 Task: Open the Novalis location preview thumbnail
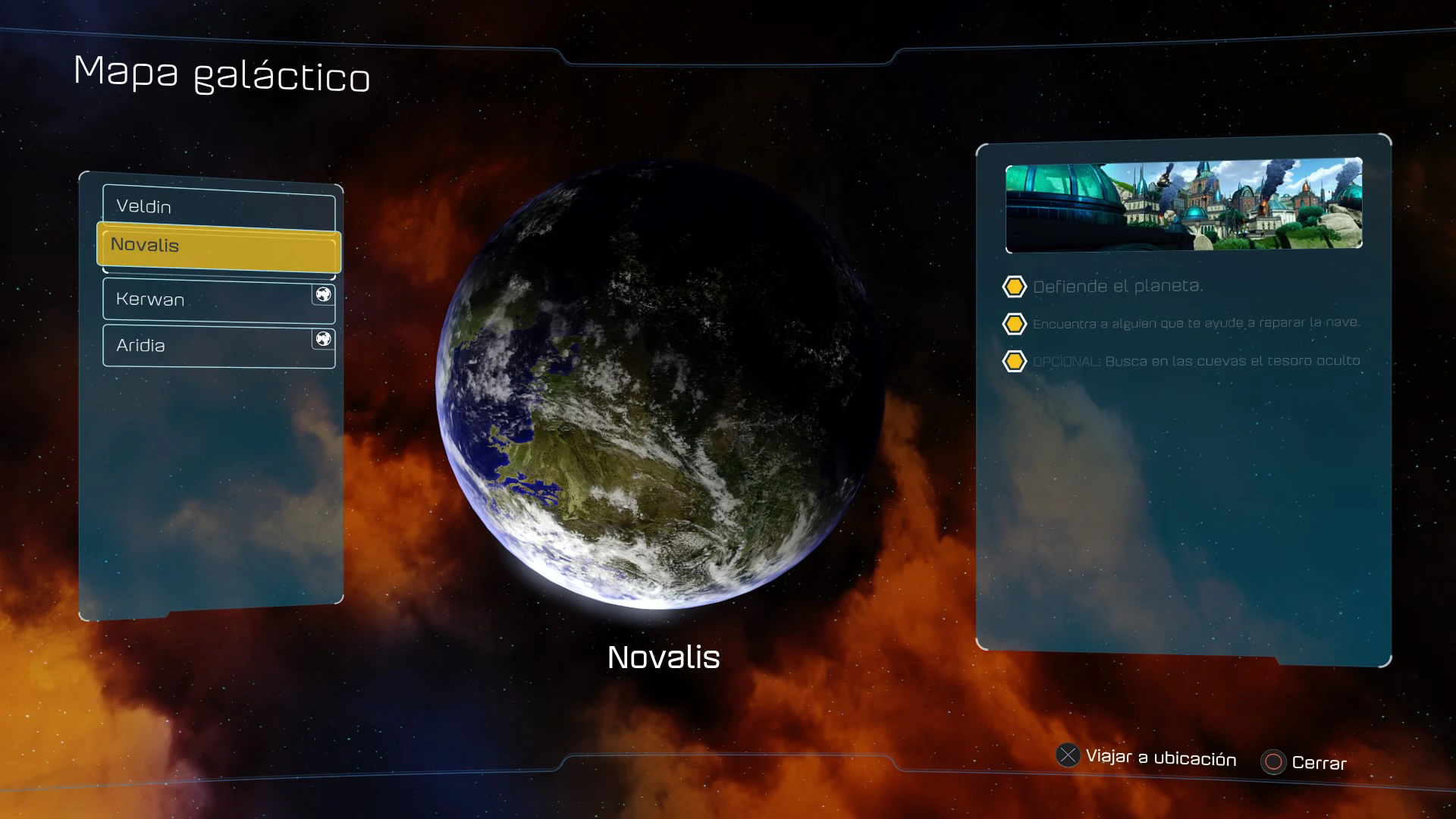[x=1183, y=205]
